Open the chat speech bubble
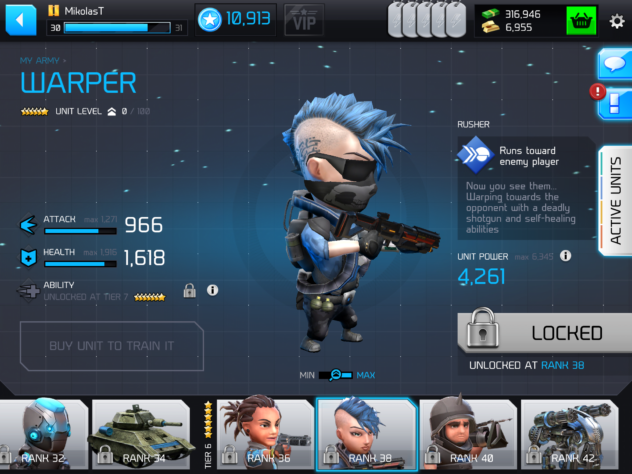 (613, 64)
